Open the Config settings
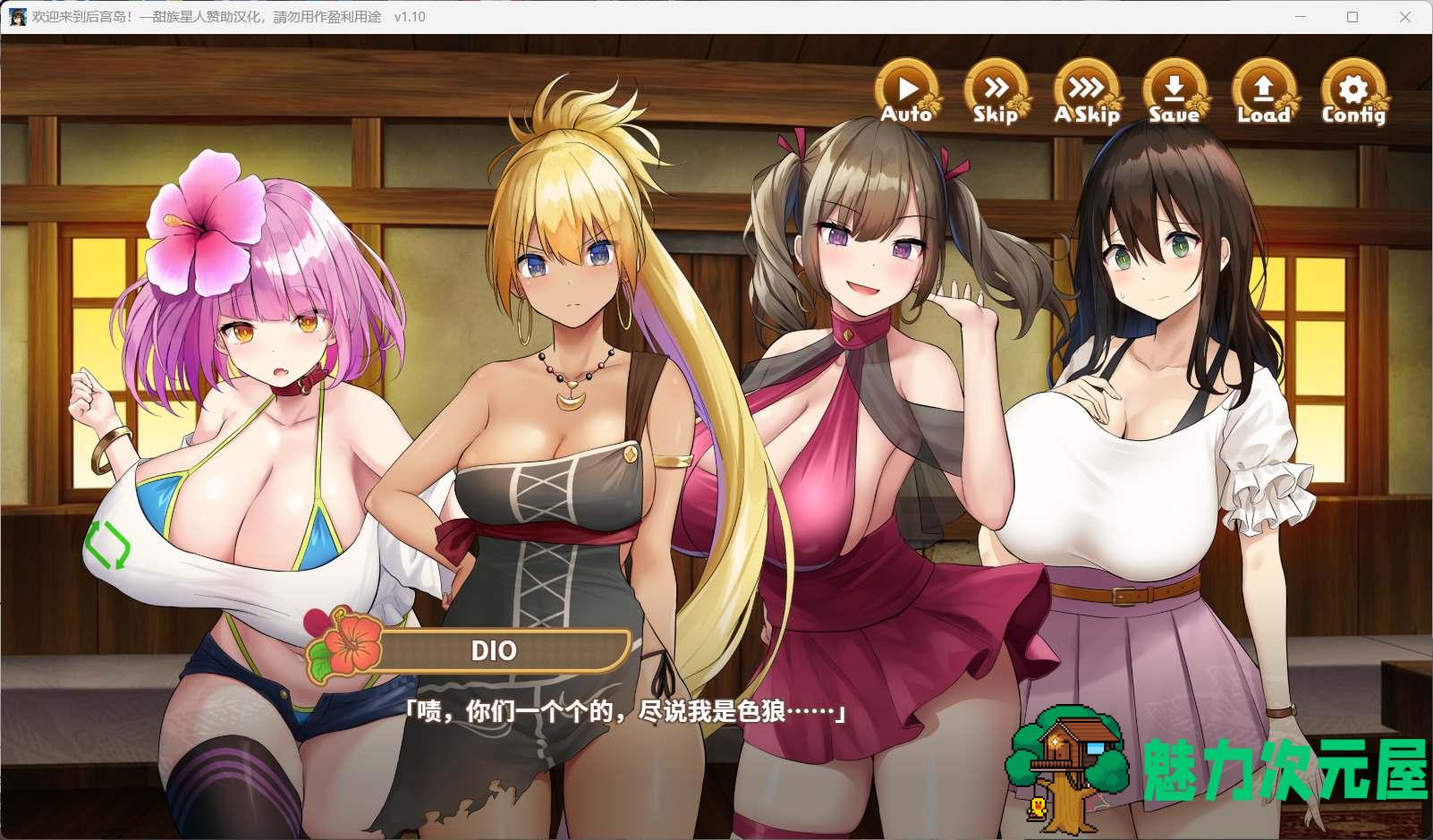Viewport: 1433px width, 840px height. click(x=1353, y=92)
